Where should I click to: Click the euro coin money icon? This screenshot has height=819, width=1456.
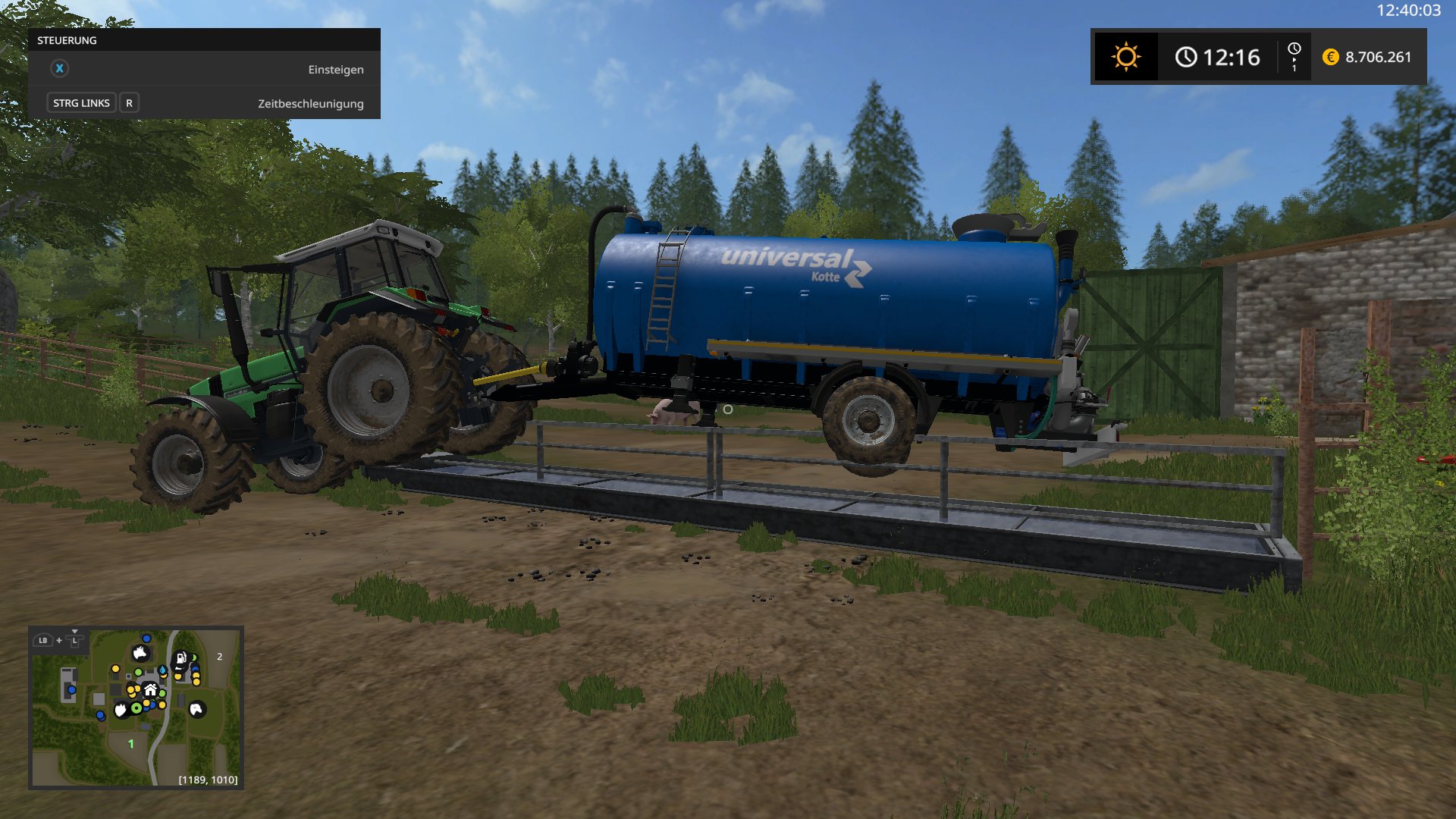pyautogui.click(x=1330, y=57)
